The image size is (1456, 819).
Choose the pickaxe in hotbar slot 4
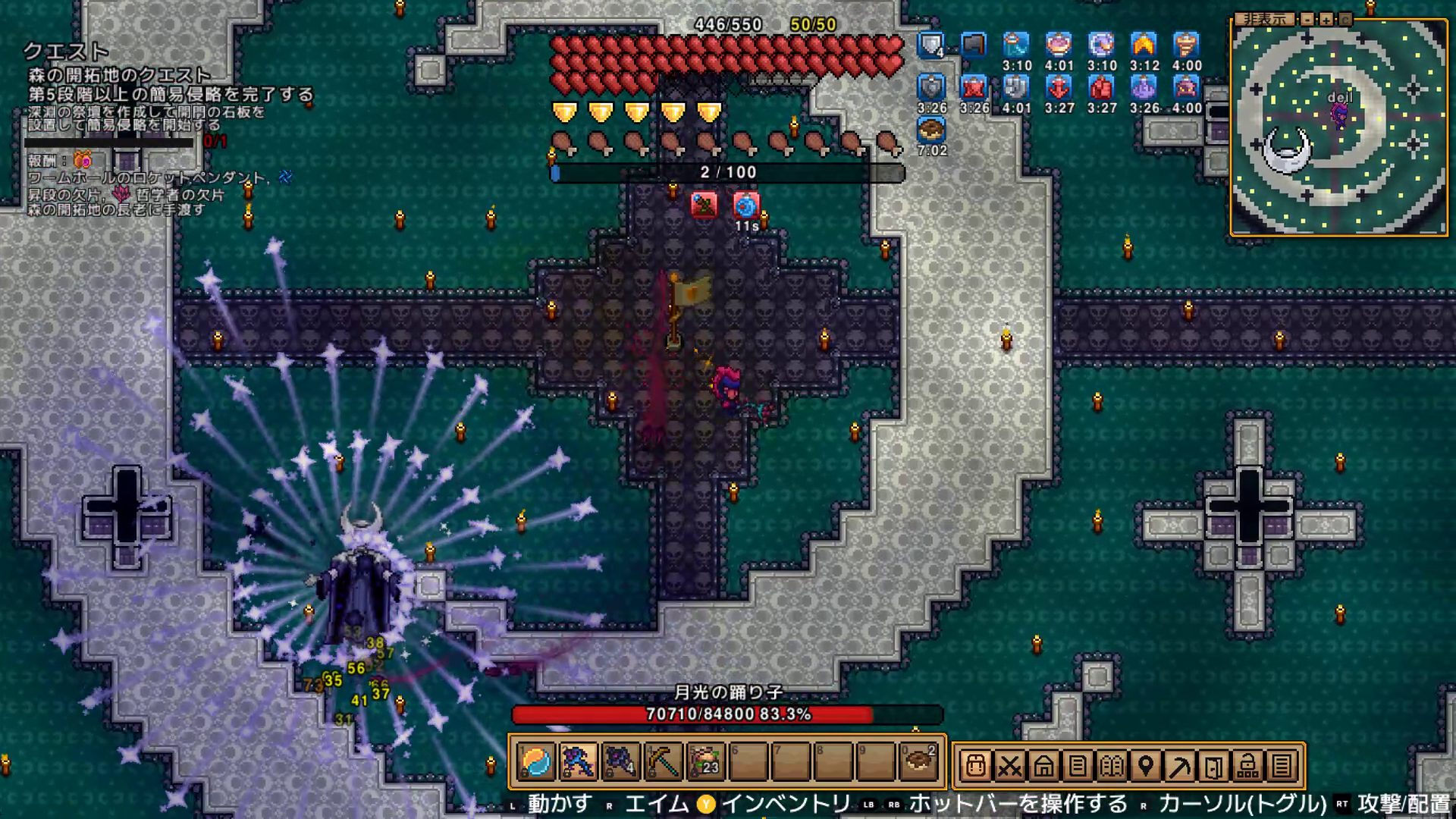663,762
